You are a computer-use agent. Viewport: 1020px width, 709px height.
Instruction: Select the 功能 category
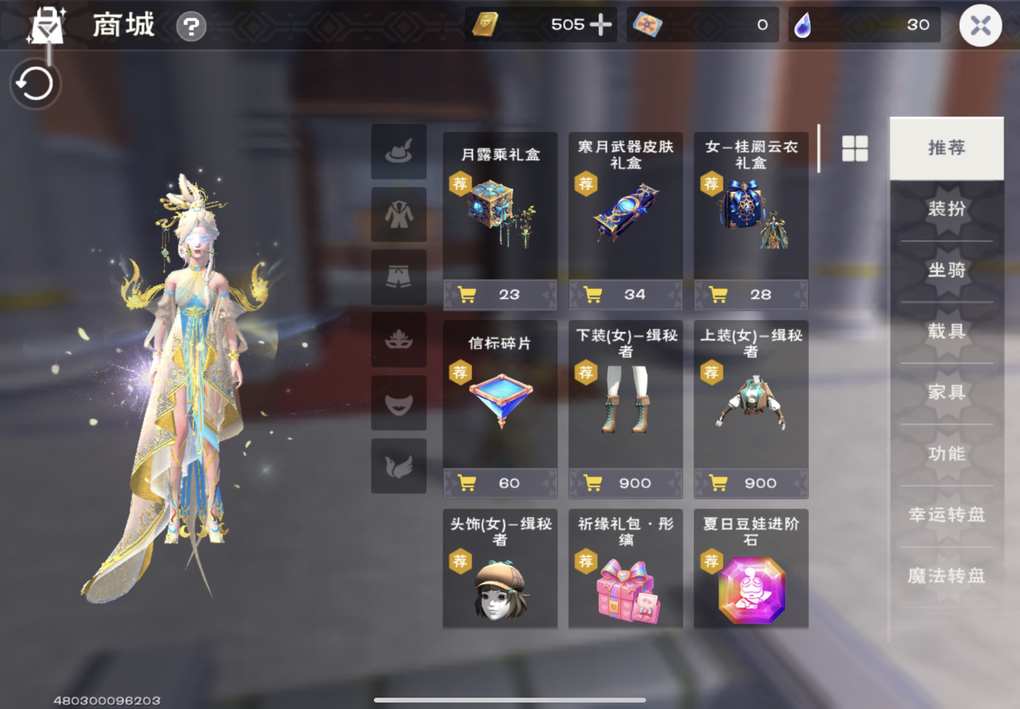pos(946,454)
